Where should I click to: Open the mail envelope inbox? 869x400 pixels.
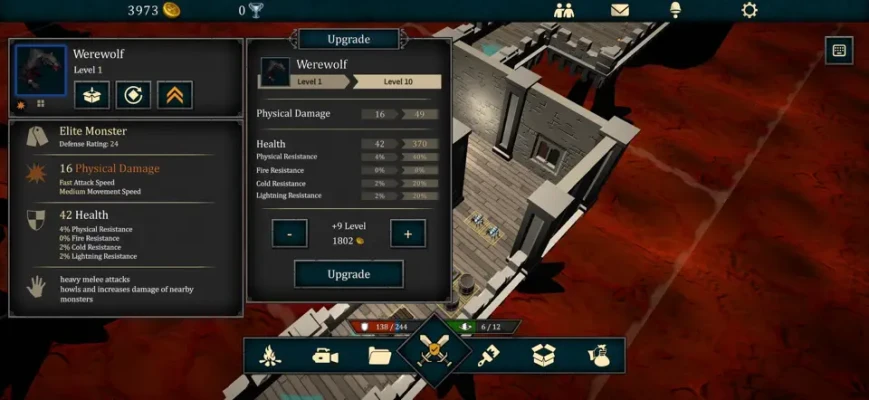coord(620,11)
